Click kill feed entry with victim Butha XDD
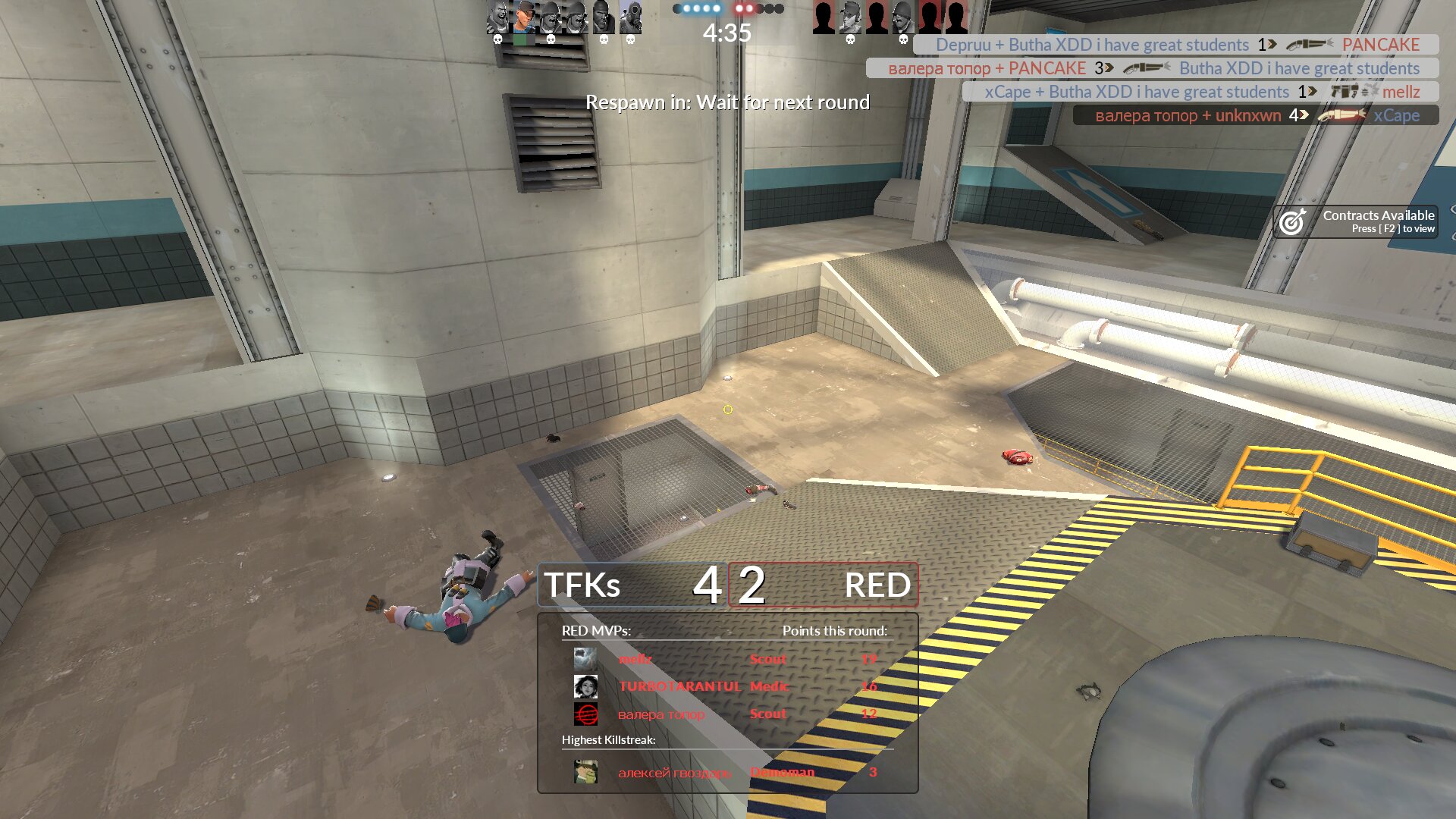The image size is (1456, 819). click(x=1153, y=68)
